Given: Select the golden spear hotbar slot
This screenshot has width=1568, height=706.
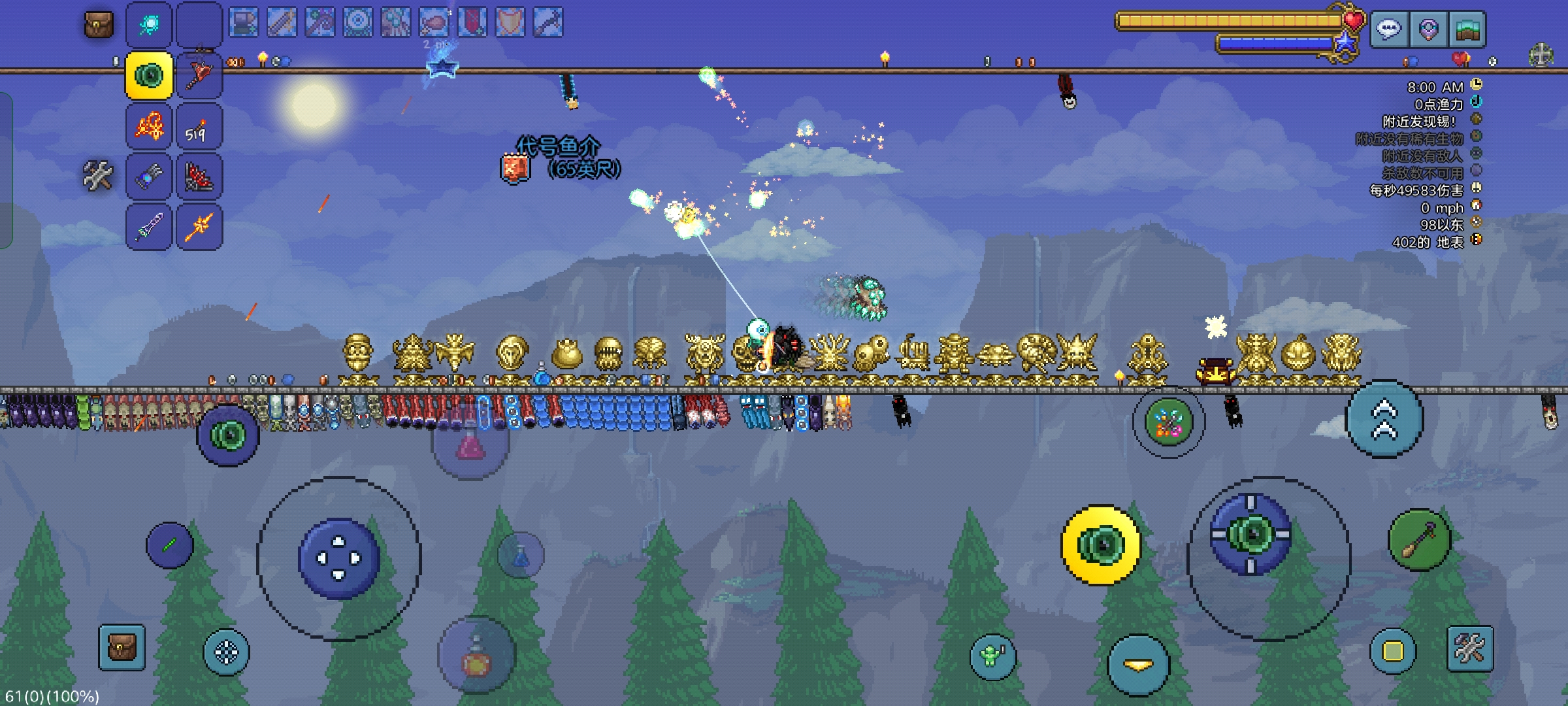Looking at the screenshot, I should [199, 227].
